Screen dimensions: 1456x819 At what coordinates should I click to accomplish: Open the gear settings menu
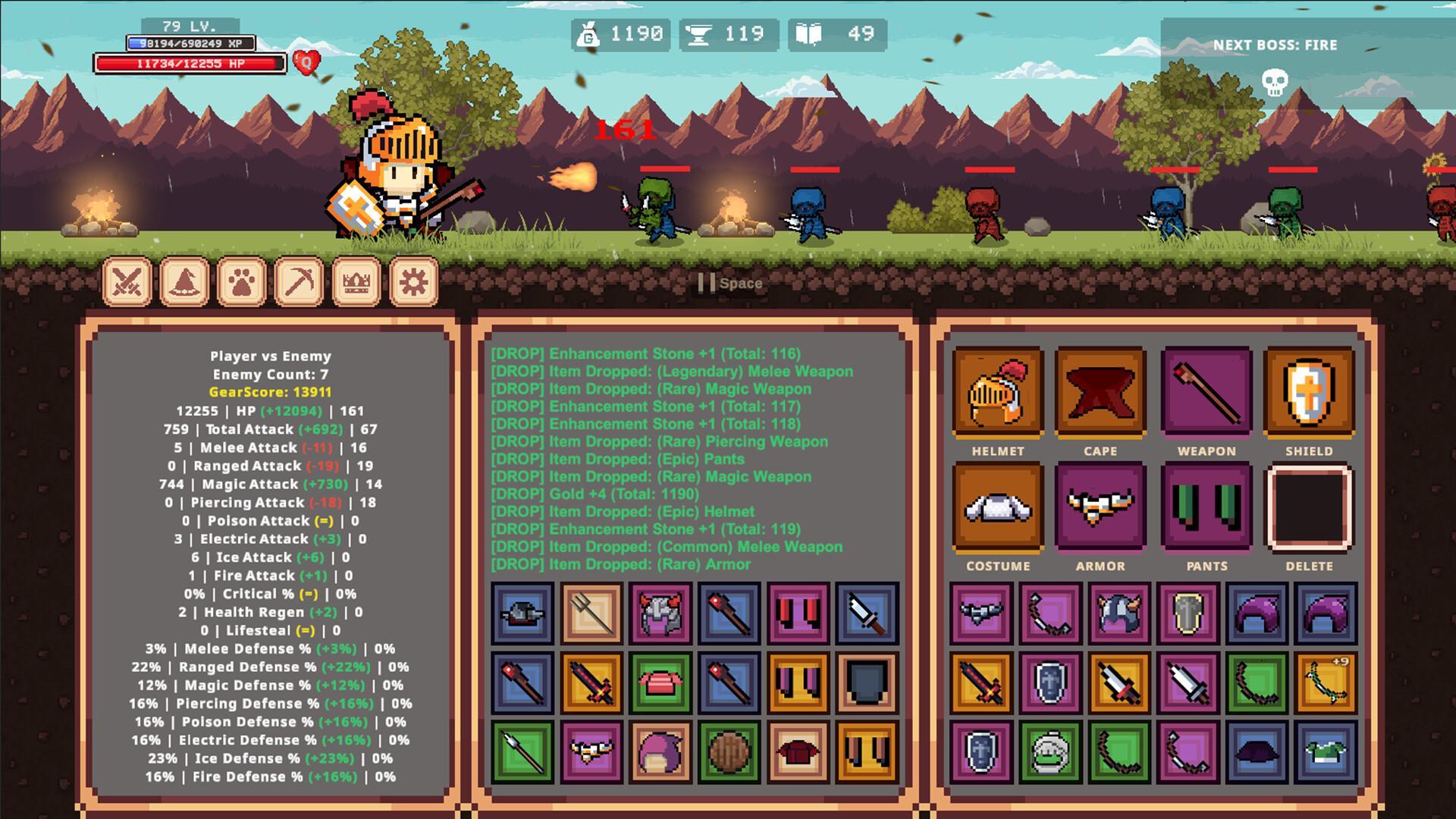(x=413, y=281)
